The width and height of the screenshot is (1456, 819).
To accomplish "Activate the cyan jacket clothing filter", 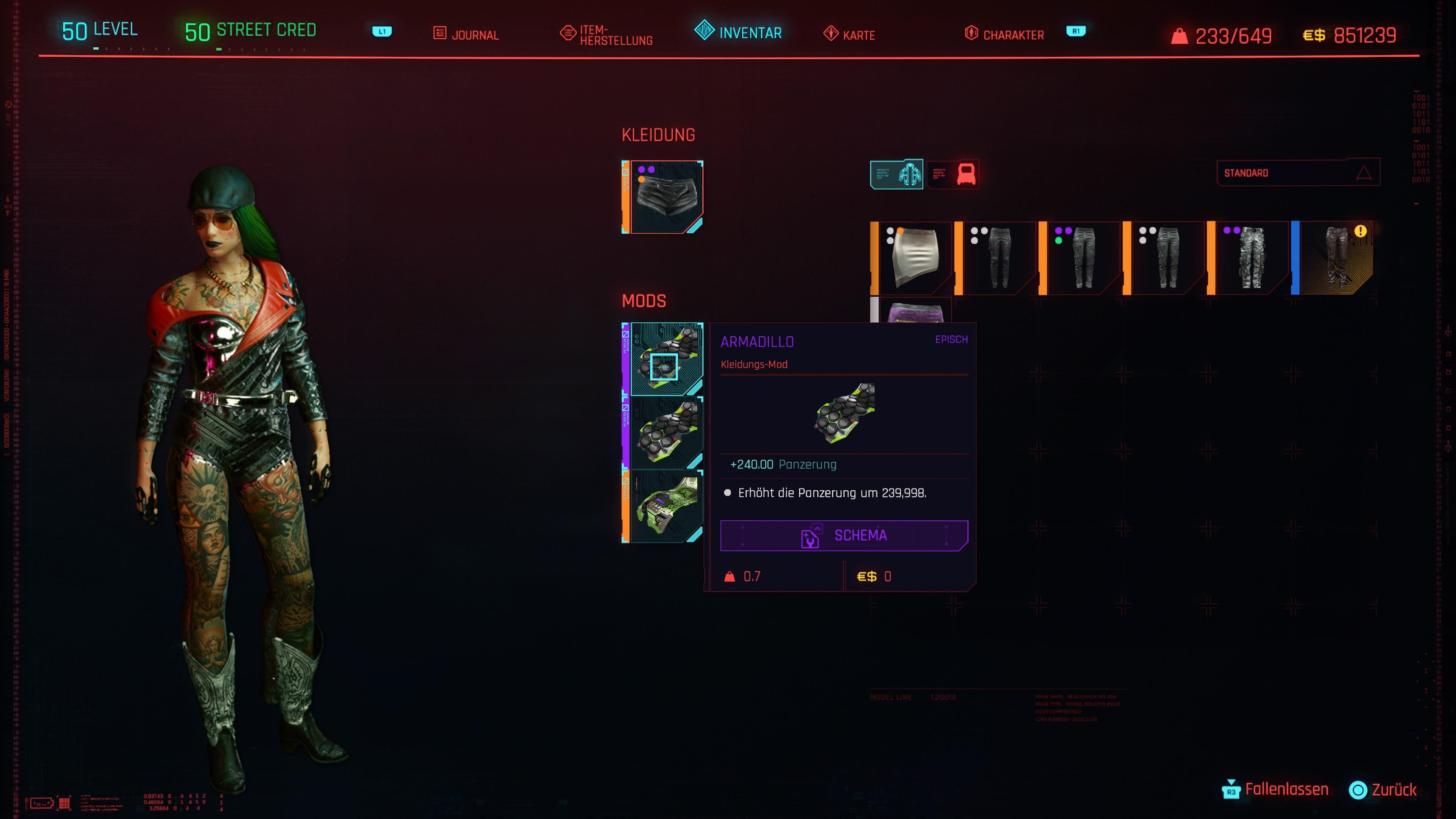I will click(x=896, y=174).
